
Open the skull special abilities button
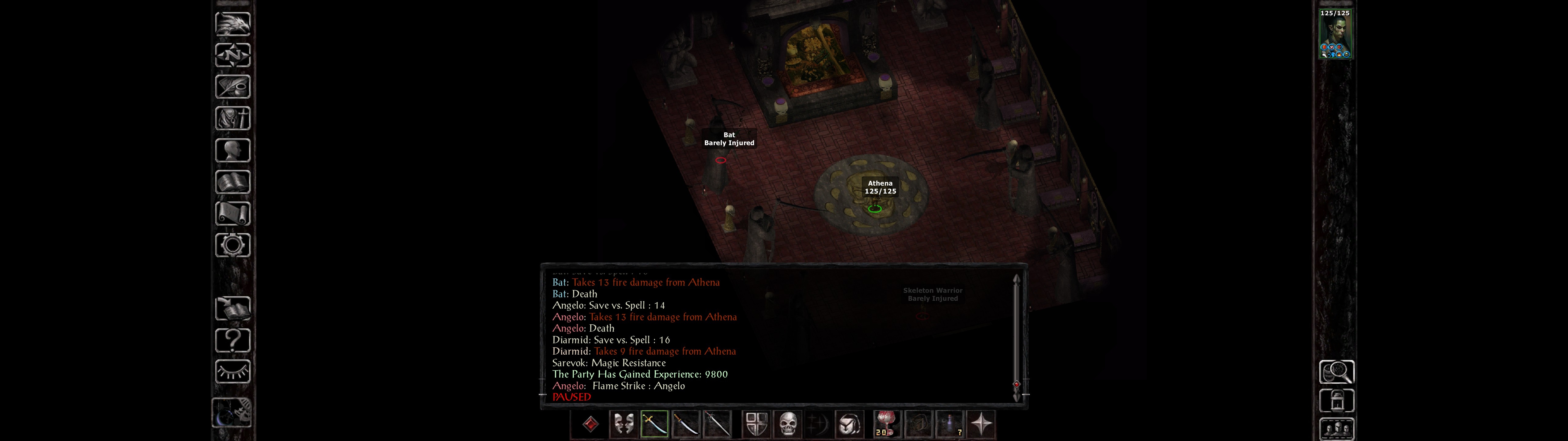coord(788,424)
